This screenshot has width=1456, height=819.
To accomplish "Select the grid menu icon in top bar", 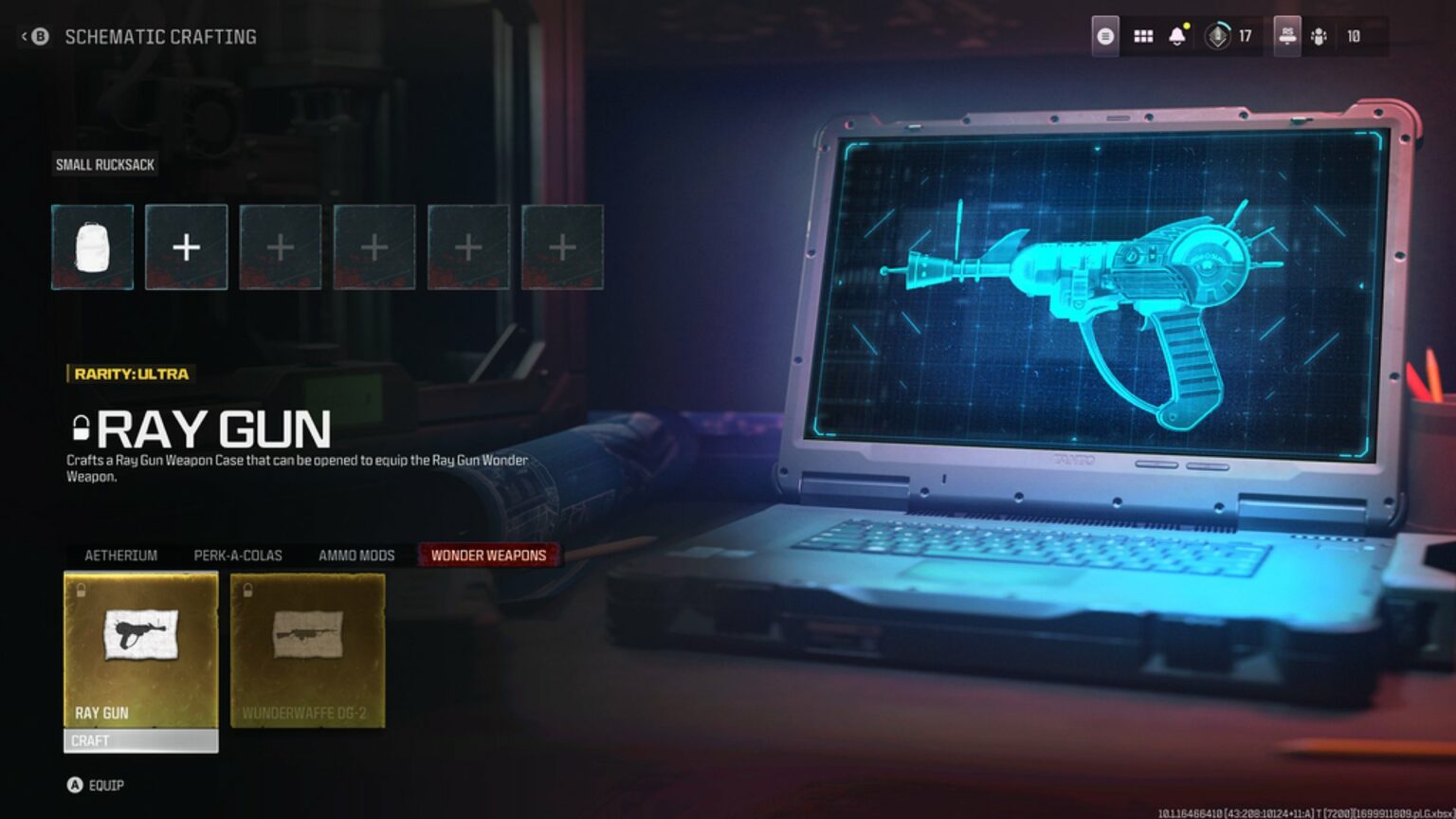I will [1142, 36].
